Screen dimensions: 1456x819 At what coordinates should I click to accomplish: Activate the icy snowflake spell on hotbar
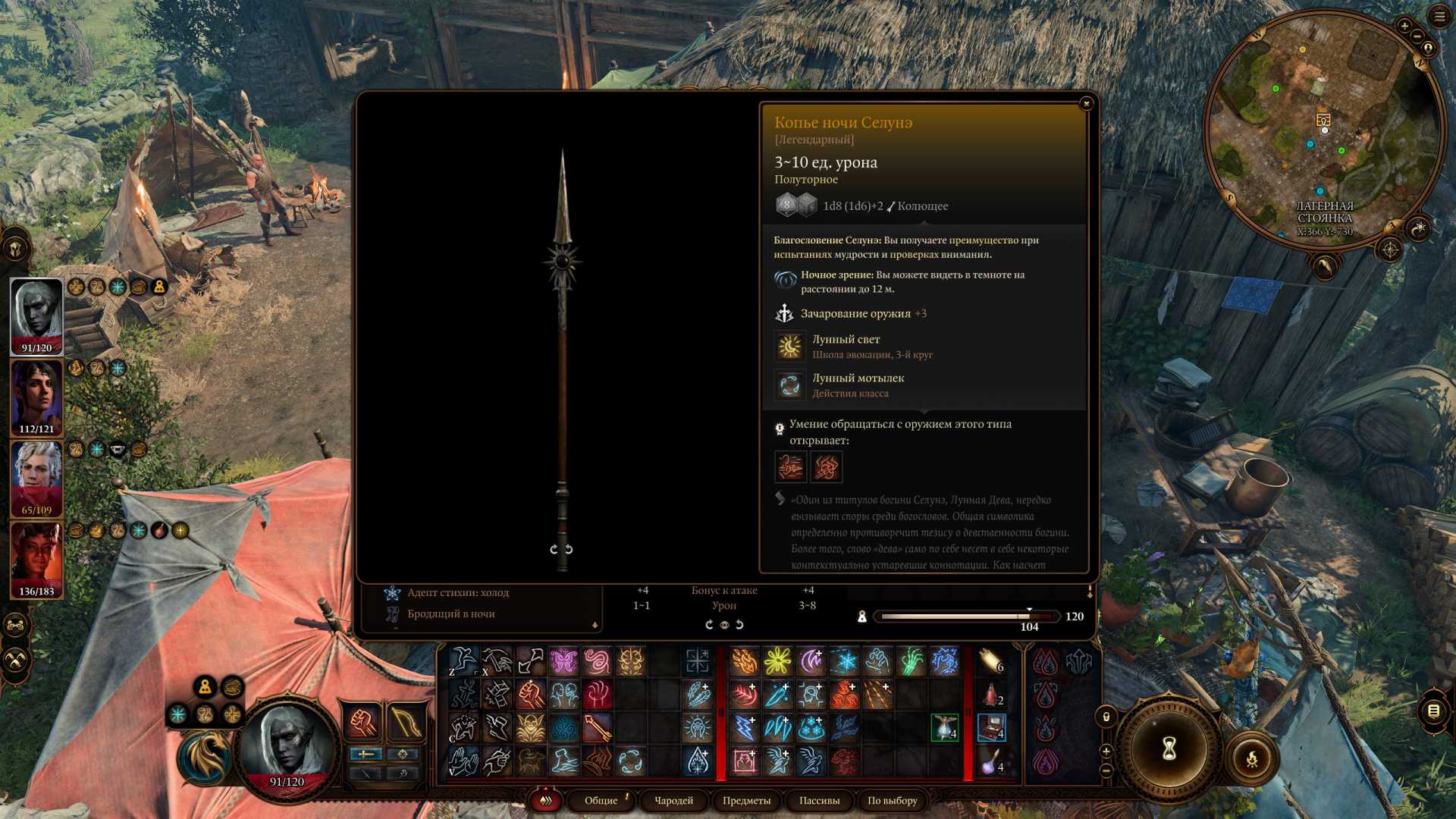[x=844, y=661]
